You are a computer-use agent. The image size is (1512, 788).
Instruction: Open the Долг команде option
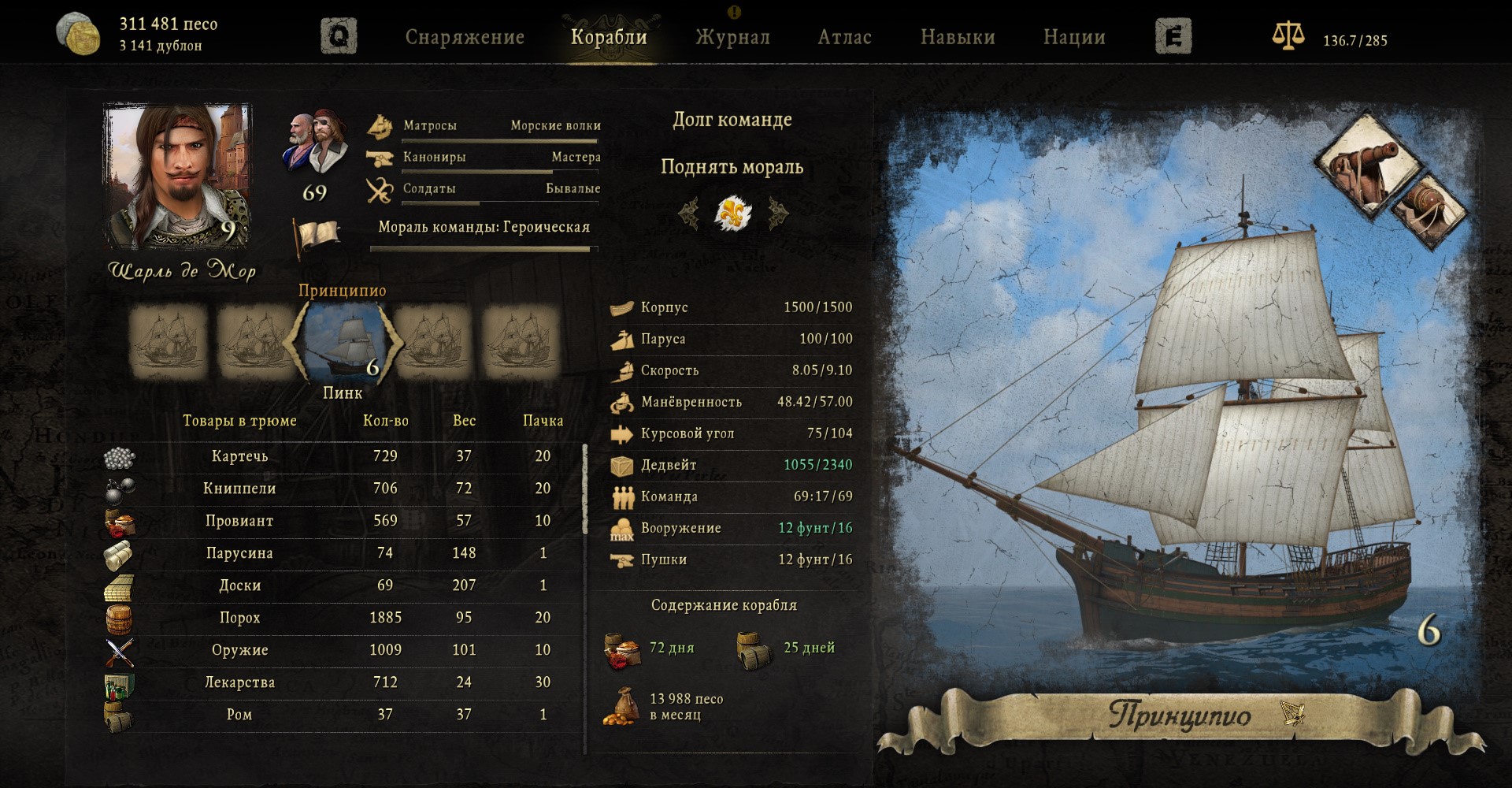(x=732, y=120)
